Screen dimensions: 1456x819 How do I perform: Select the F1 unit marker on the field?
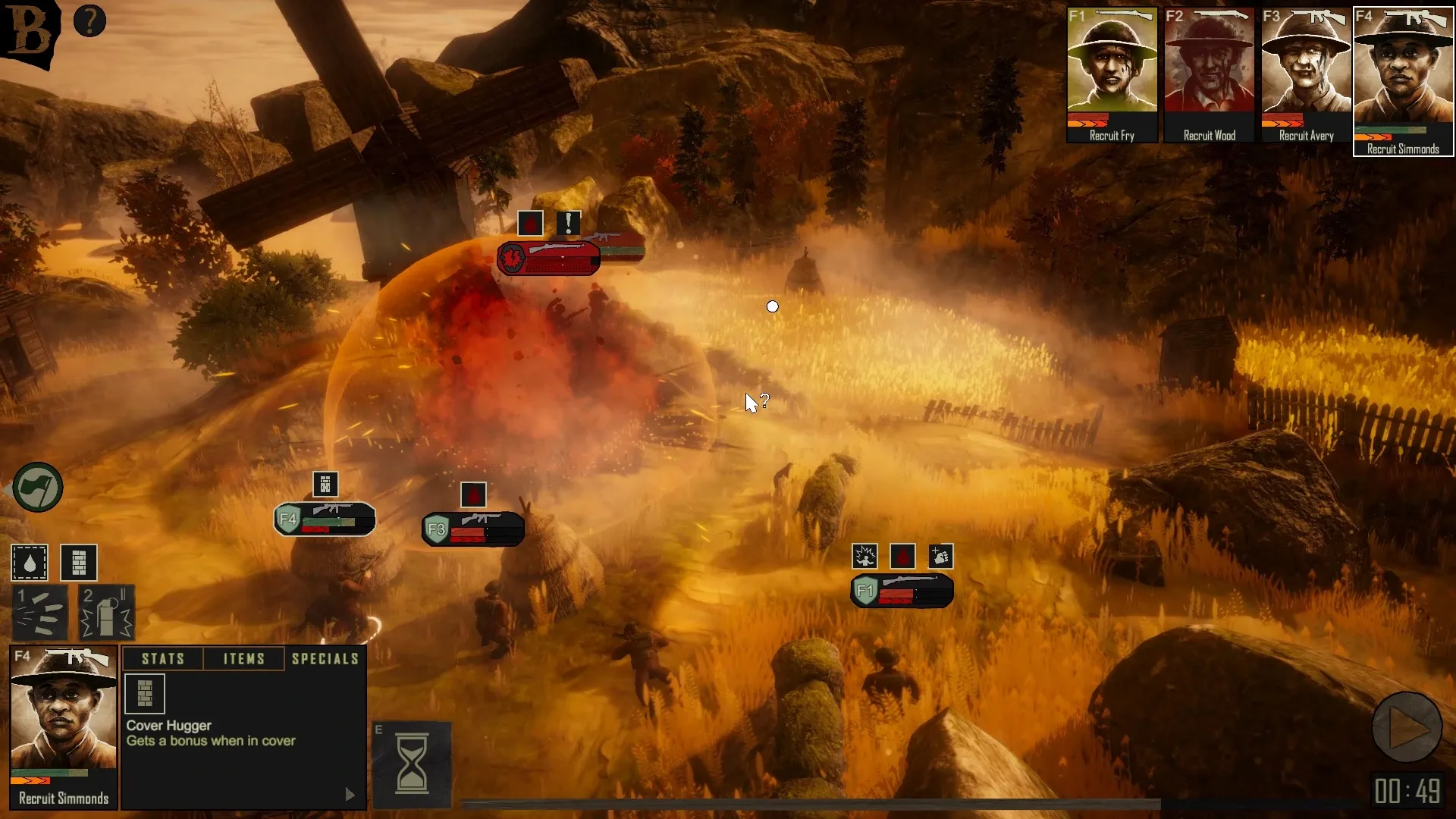coord(901,591)
